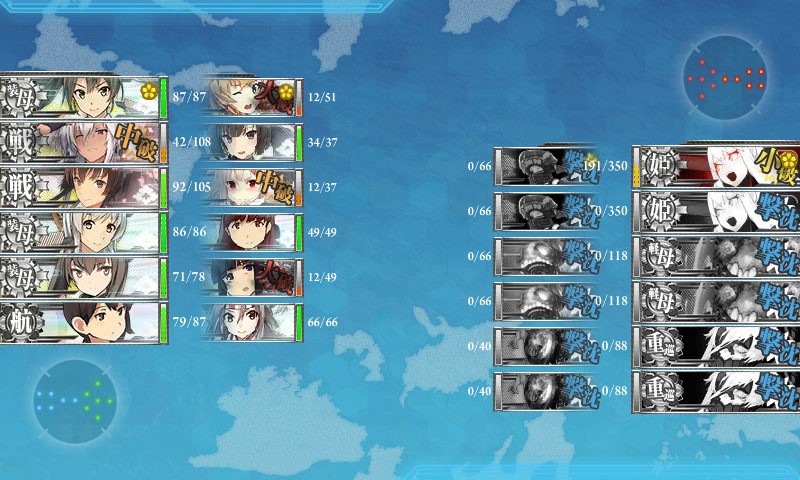The width and height of the screenshot is (800, 480).
Task: Open the allied formation radar with green dots
Action: 75,402
